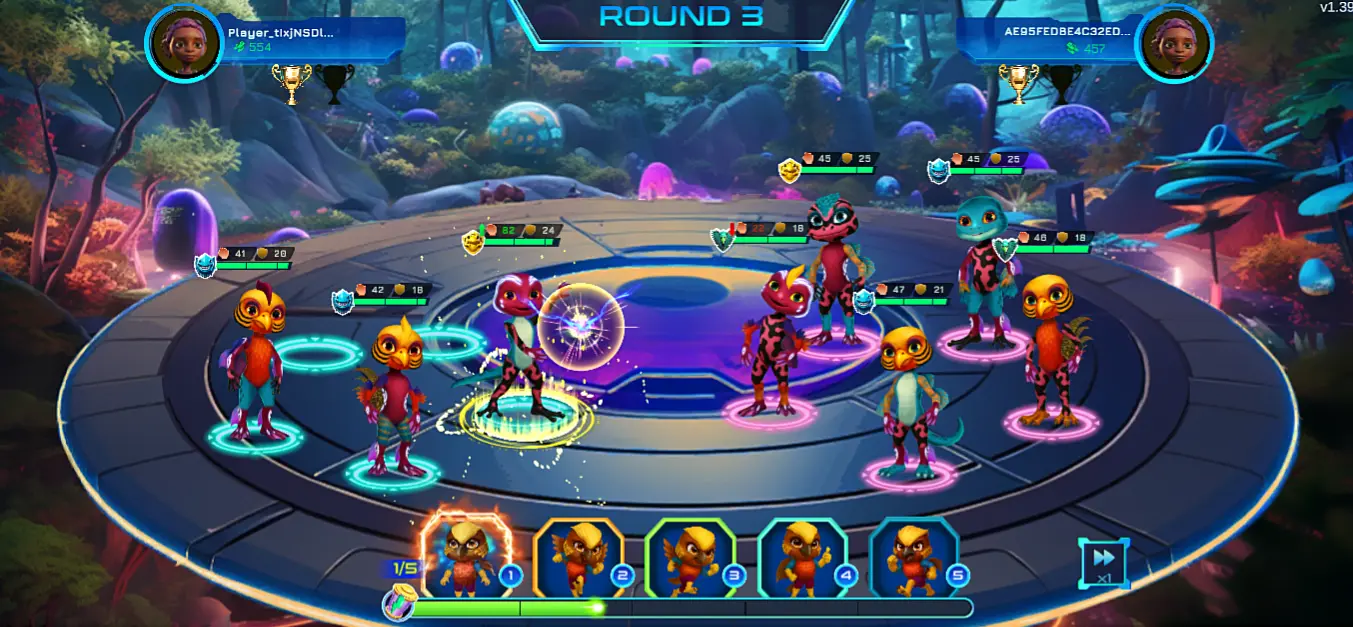Choose ability card number 5

(x=913, y=558)
